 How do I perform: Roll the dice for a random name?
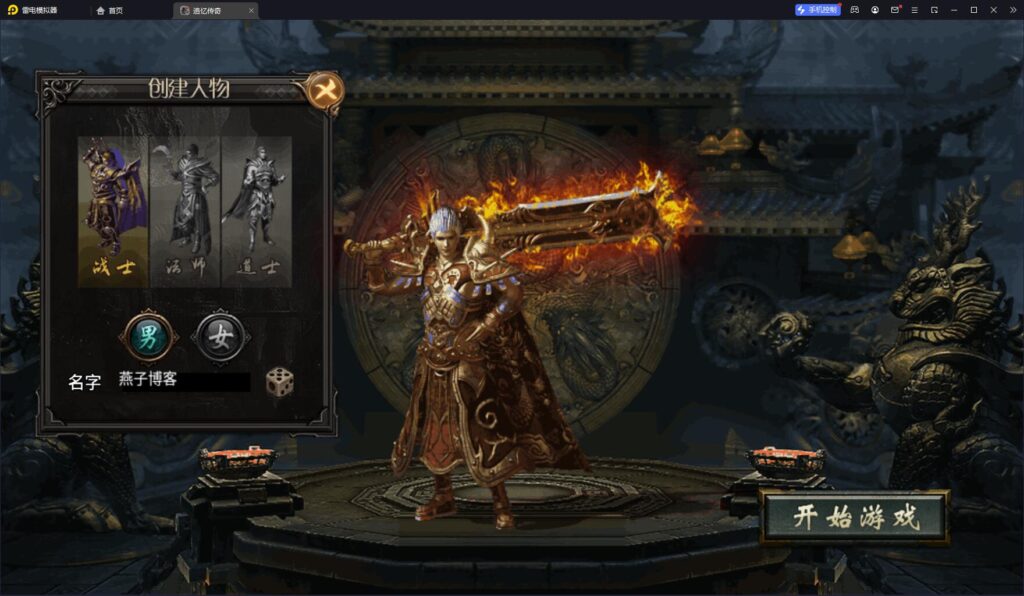[x=279, y=381]
